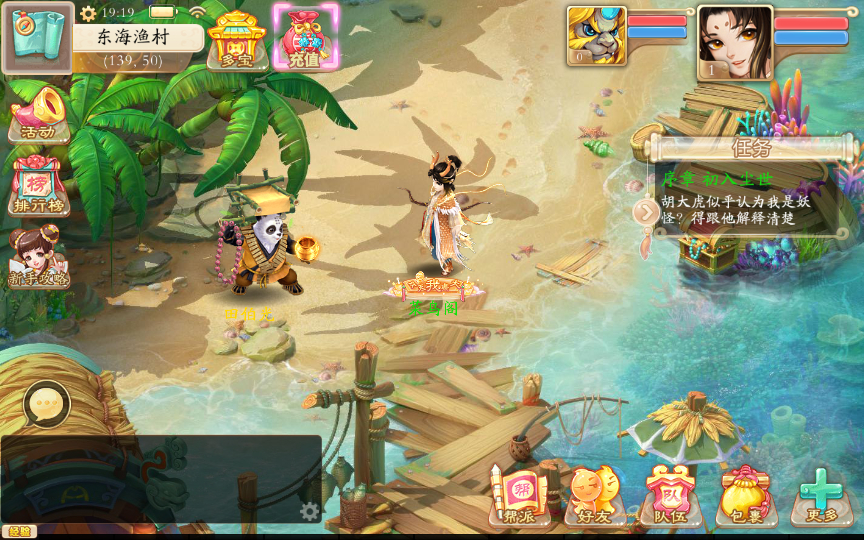Click the 东海渔村 location name banner
Screen dimensions: 864x540
pos(137,38)
